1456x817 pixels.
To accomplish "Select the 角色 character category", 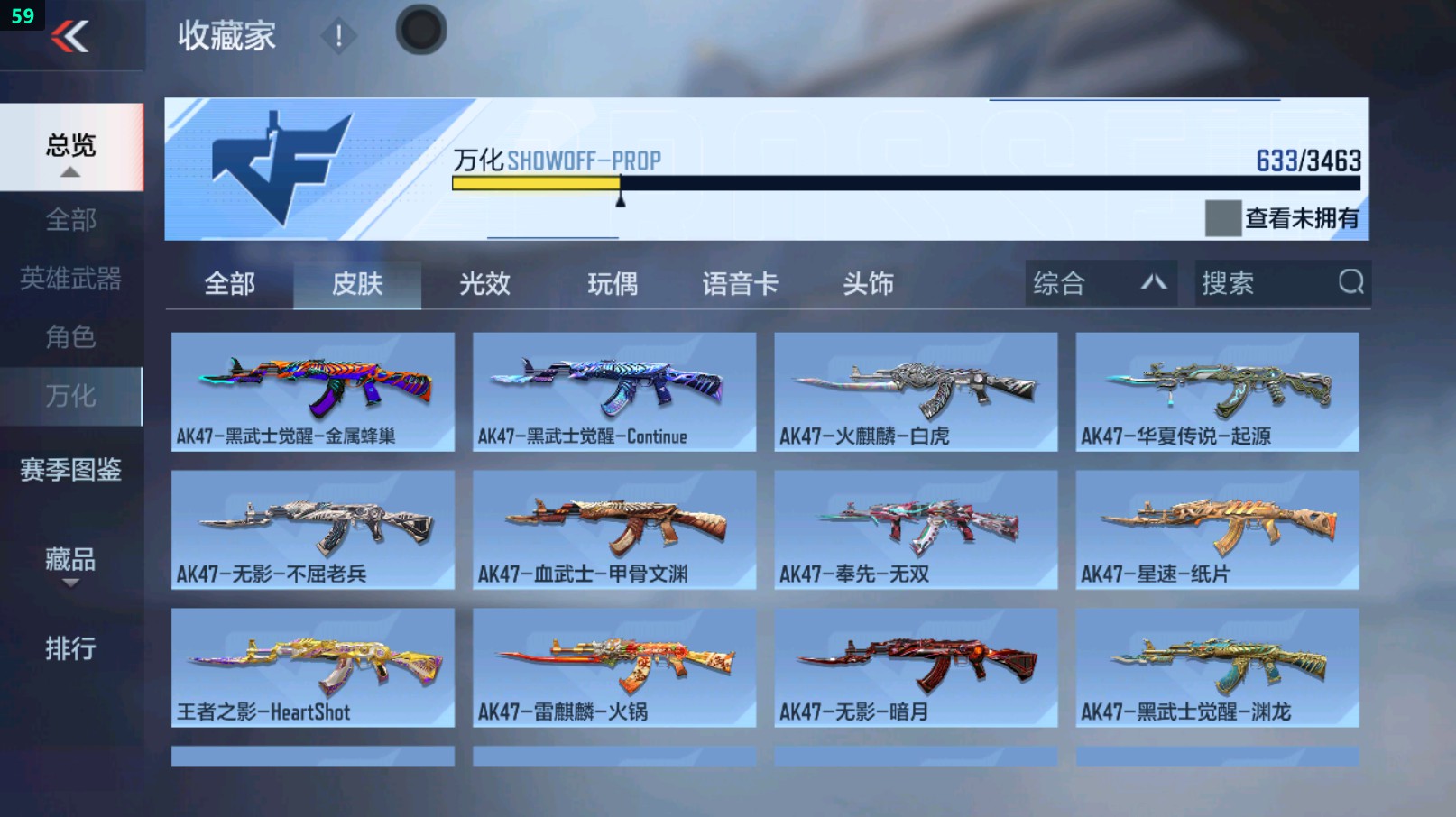I will tap(68, 338).
